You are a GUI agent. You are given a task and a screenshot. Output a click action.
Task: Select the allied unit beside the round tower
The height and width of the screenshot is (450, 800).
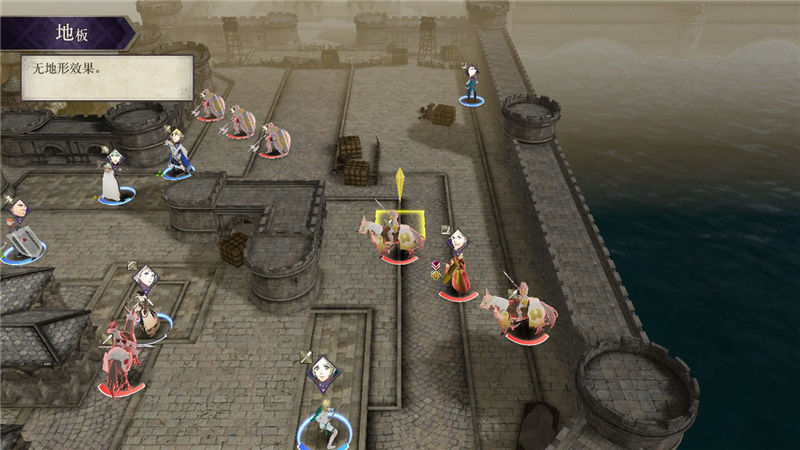point(470,87)
